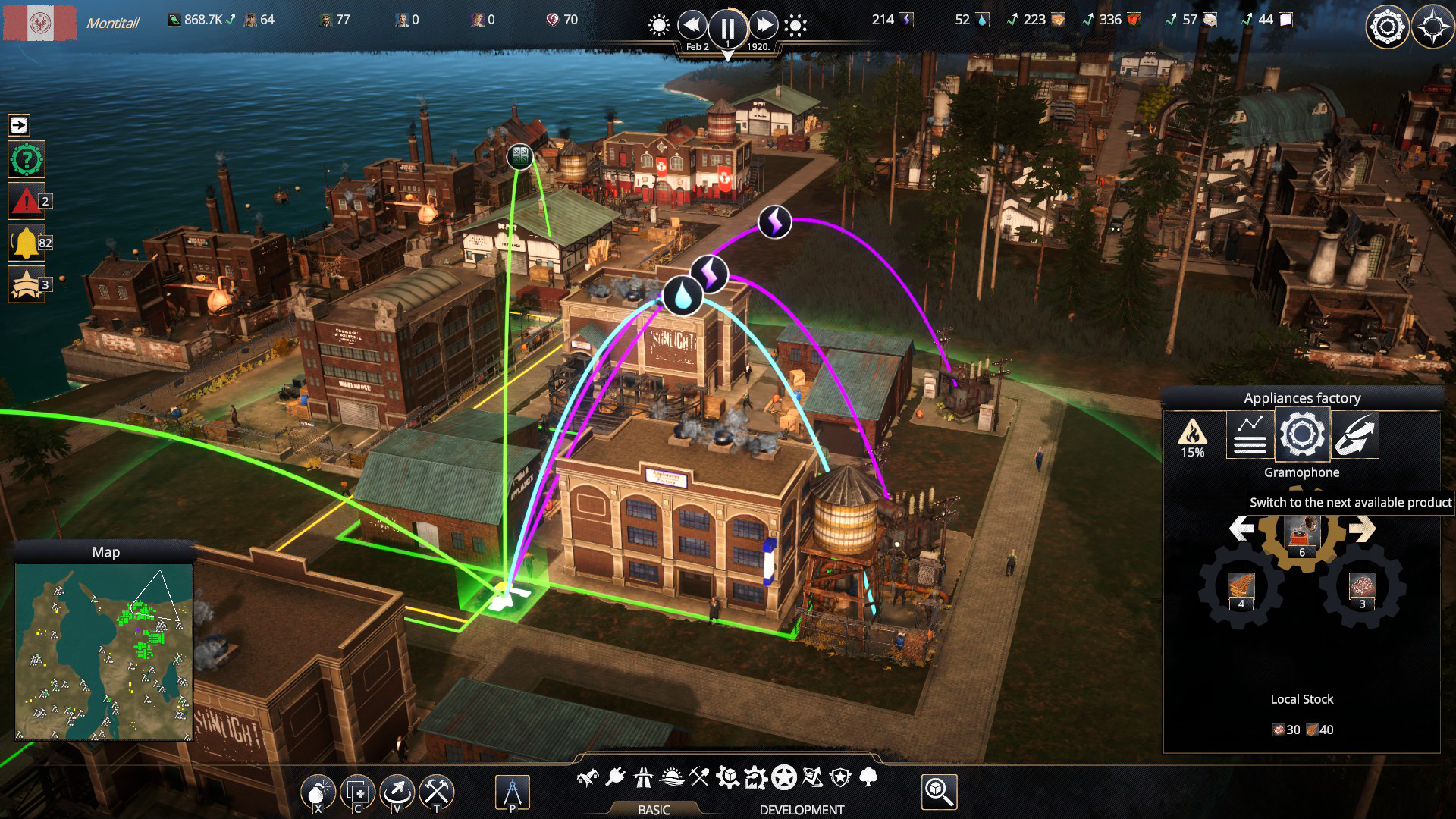Click the compass star button
Screen dimensions: 1456x819
[1432, 28]
